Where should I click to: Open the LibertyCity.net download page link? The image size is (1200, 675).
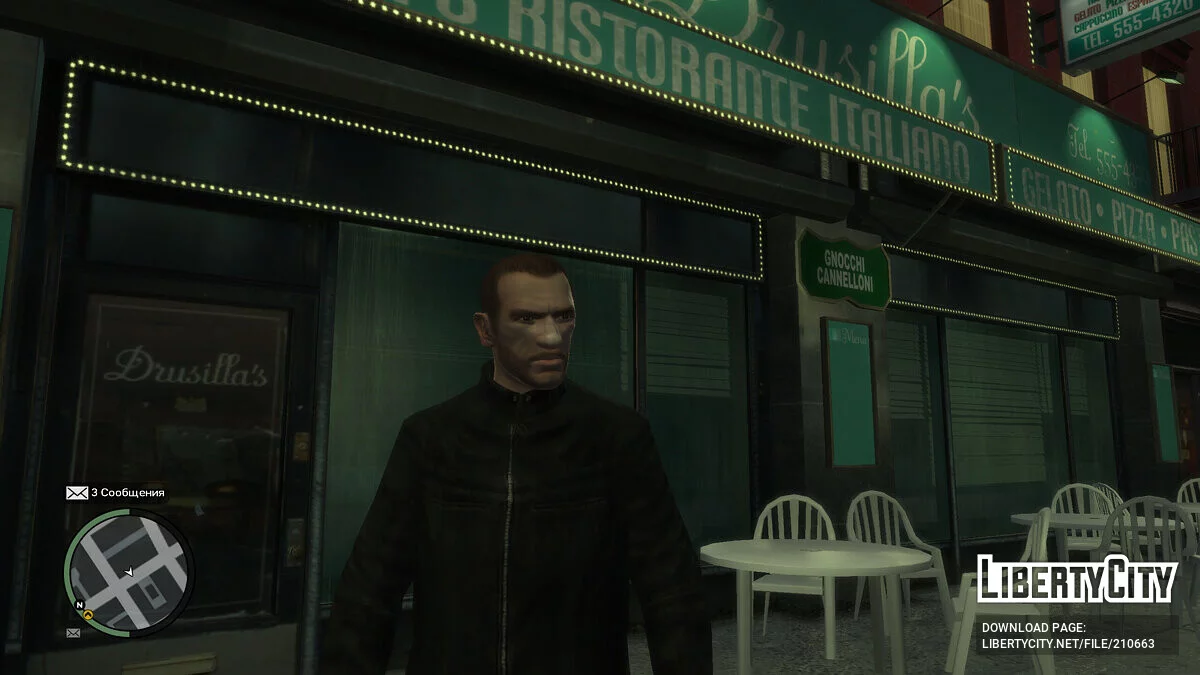point(1067,644)
